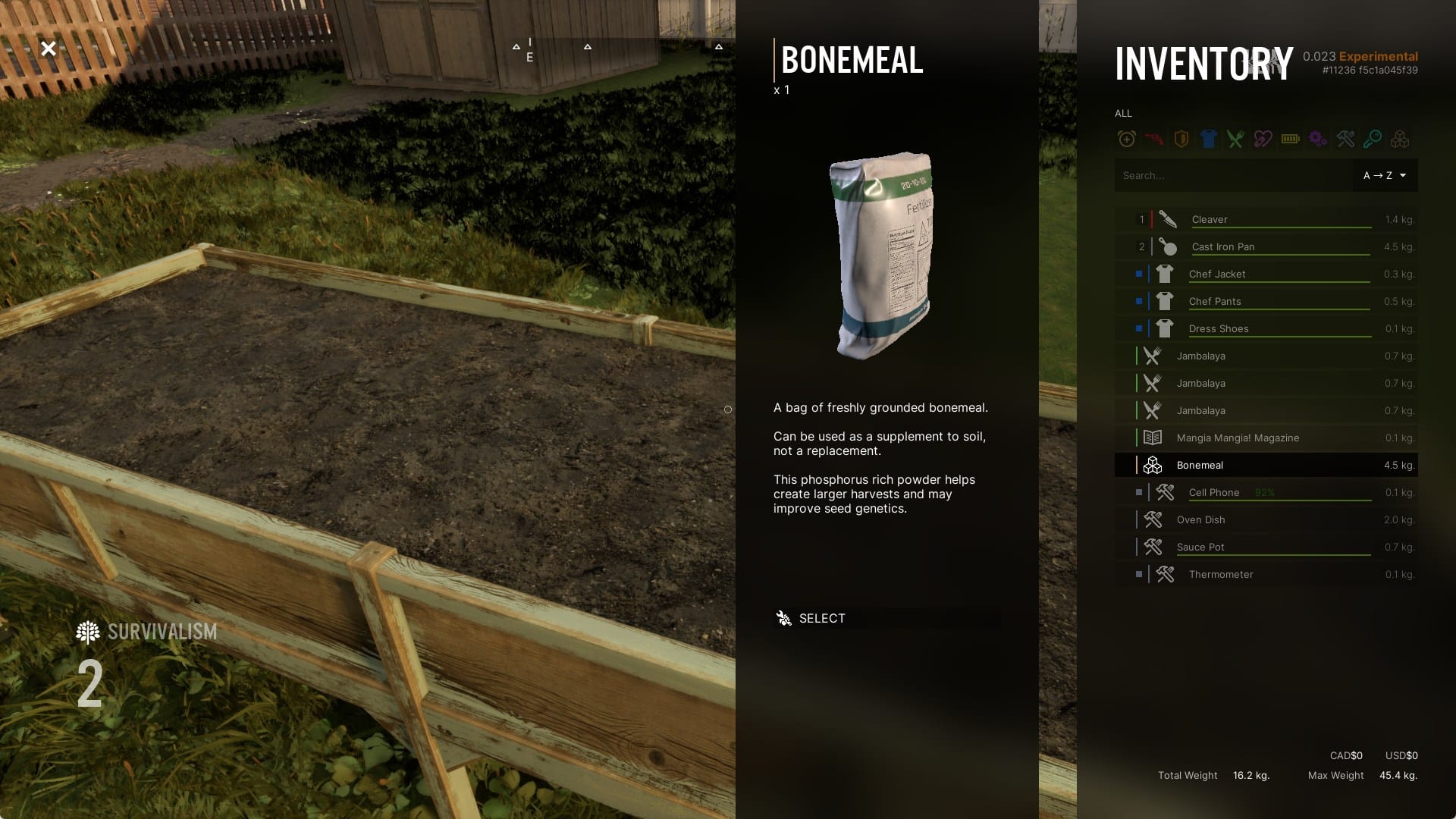This screenshot has width=1456, height=819.
Task: Select the Cast Iron Pan row
Action: (x=1222, y=246)
